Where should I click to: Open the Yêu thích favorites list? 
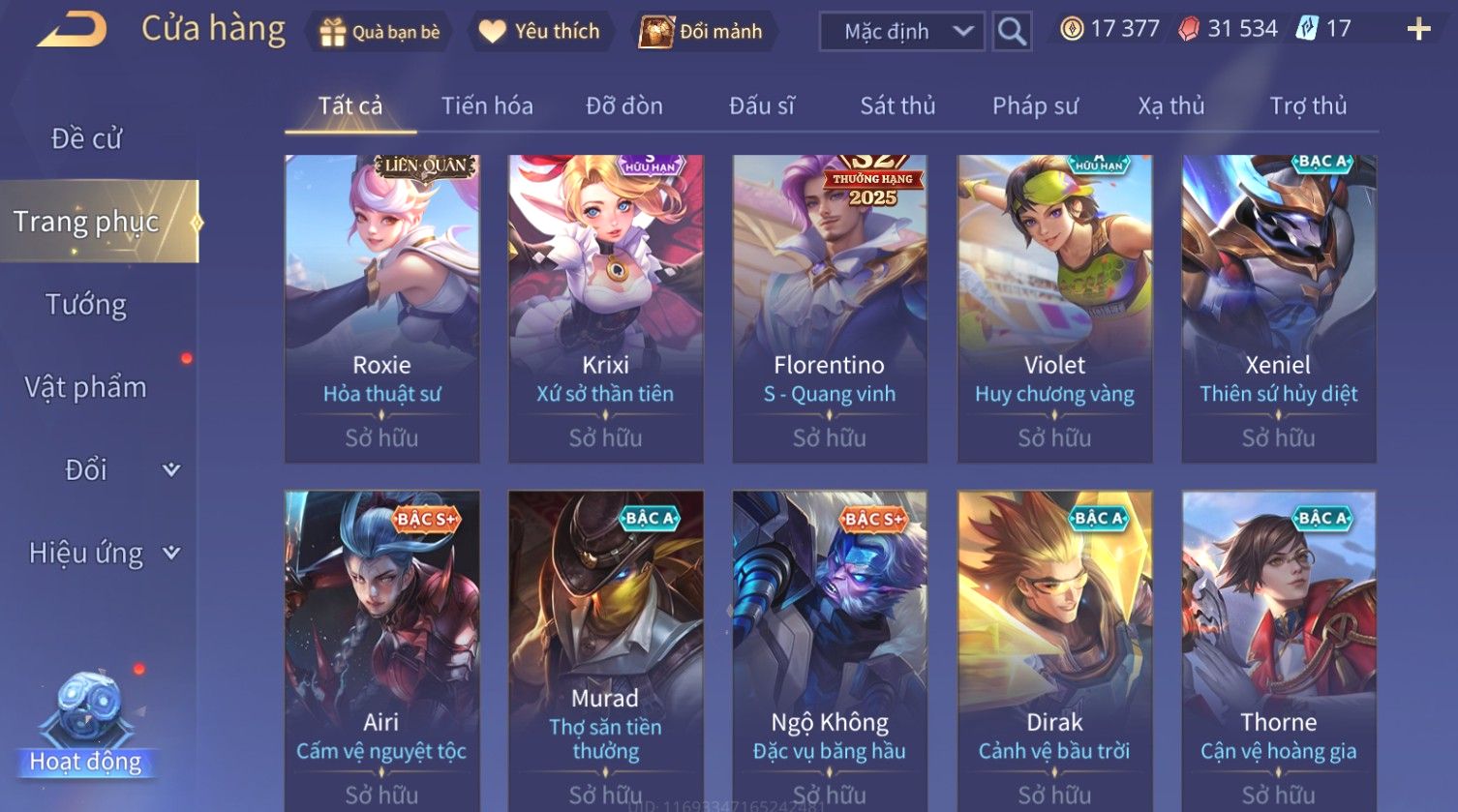pyautogui.click(x=539, y=32)
